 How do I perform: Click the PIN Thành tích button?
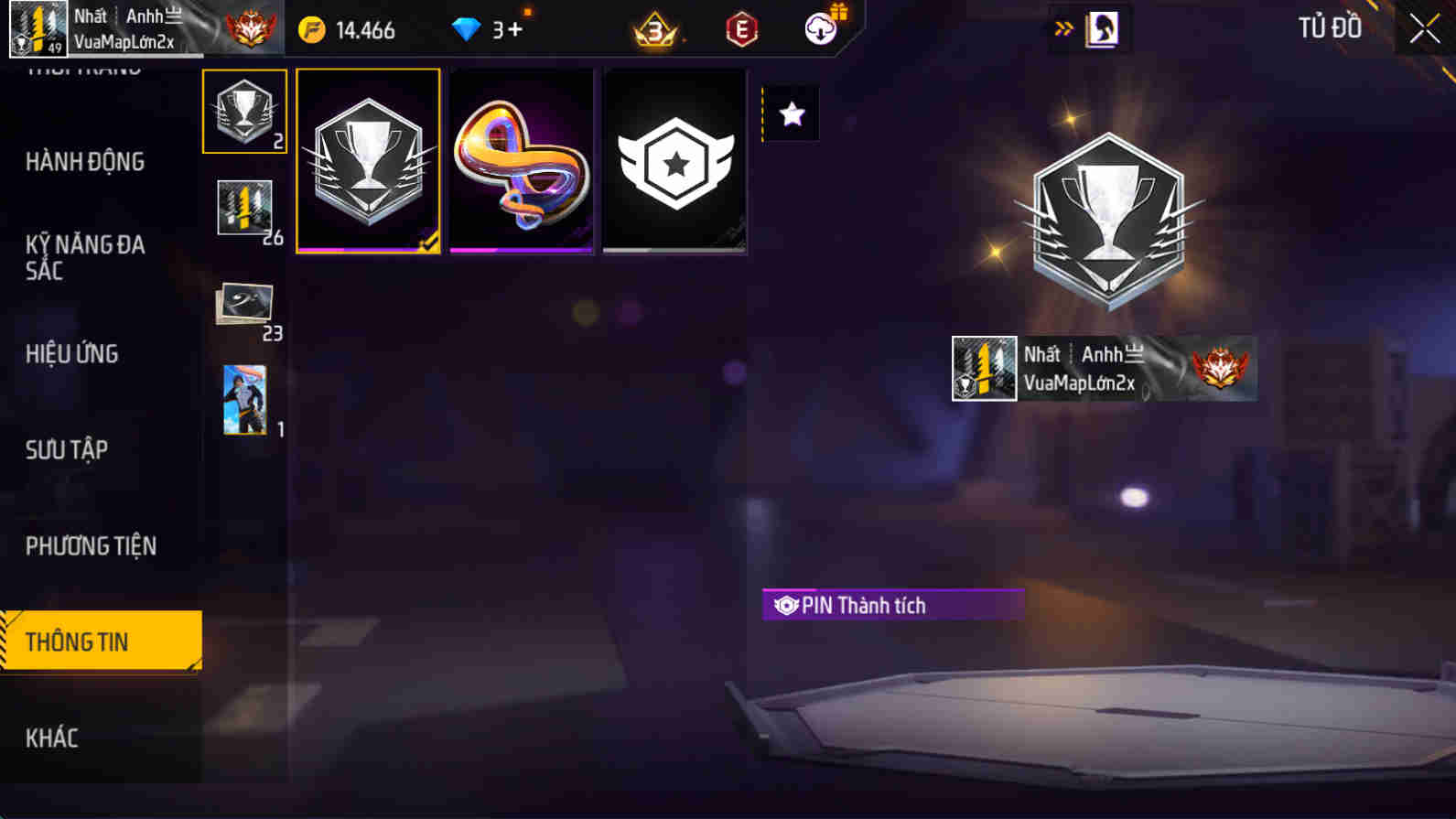click(892, 605)
